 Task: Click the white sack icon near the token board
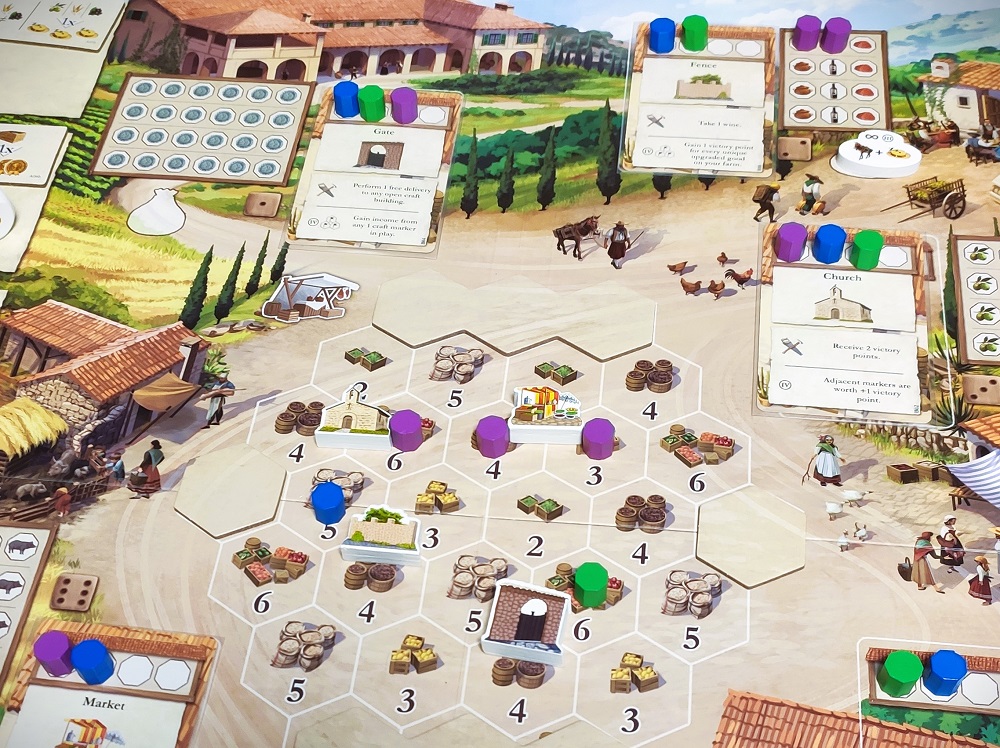[158, 214]
